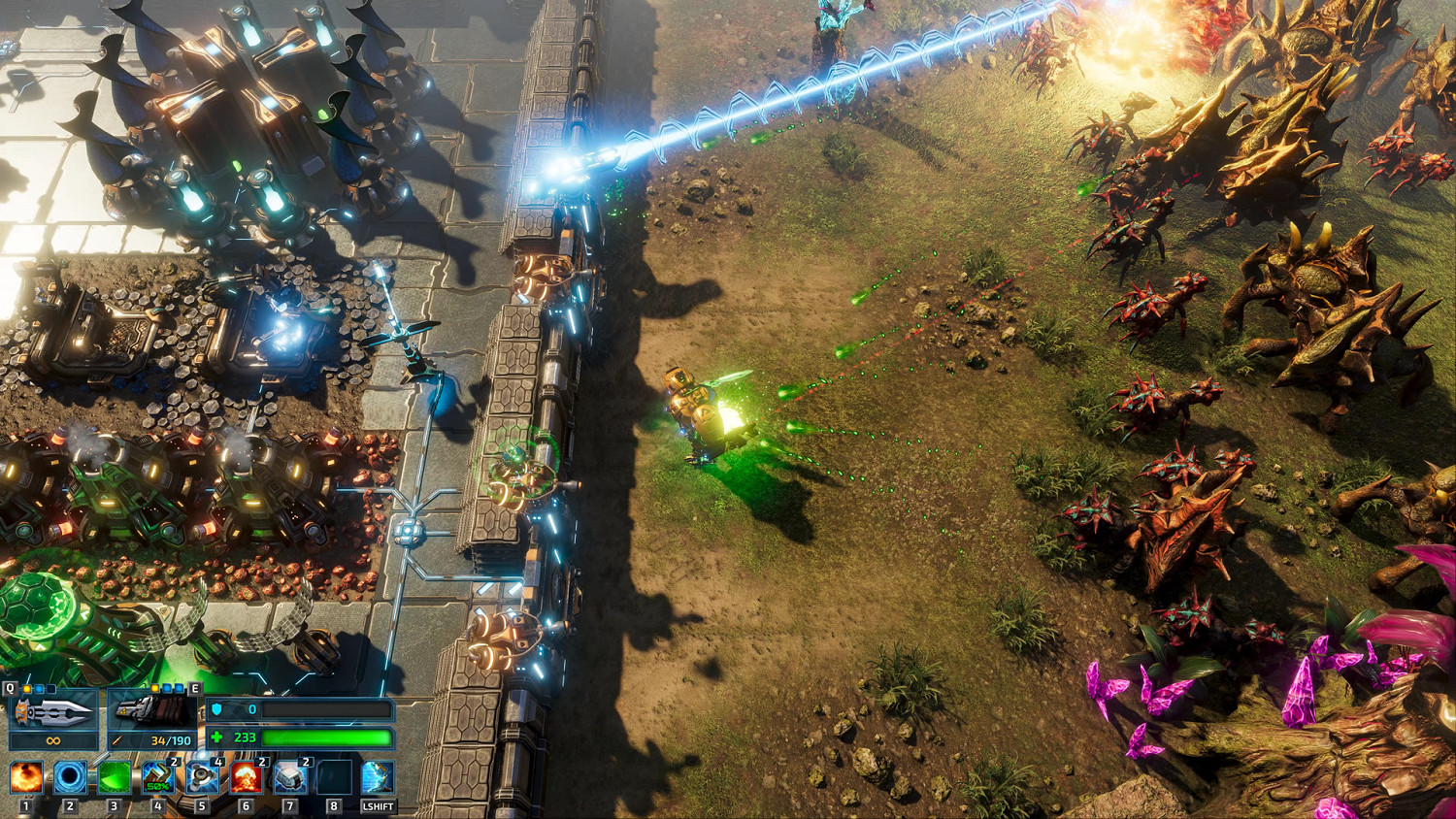The height and width of the screenshot is (819, 1456).
Task: Click the 34/190 ammo counter
Action: tap(171, 739)
